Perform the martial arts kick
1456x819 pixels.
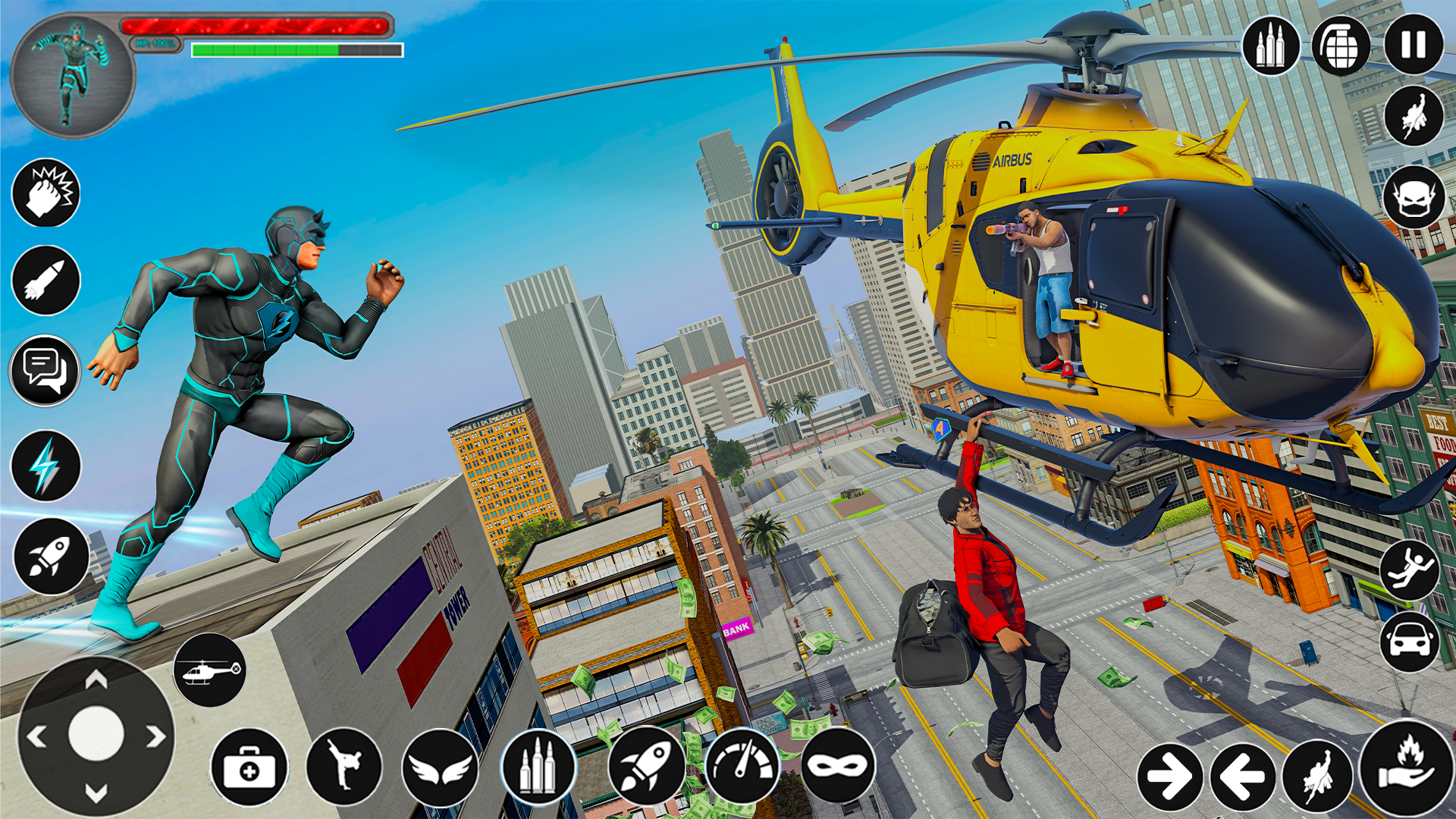coord(344,766)
